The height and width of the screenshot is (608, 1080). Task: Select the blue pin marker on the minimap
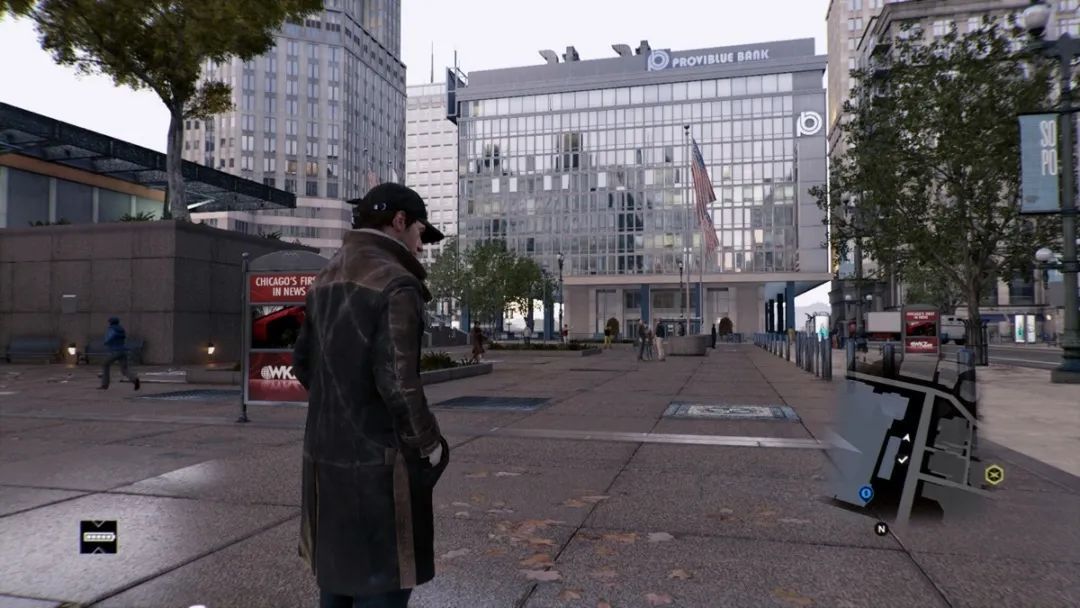click(866, 493)
